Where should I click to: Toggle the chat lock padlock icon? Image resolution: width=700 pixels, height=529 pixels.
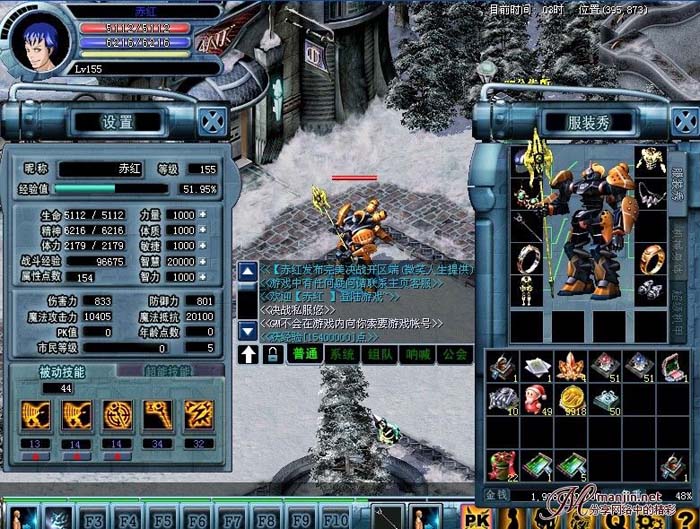(x=272, y=354)
